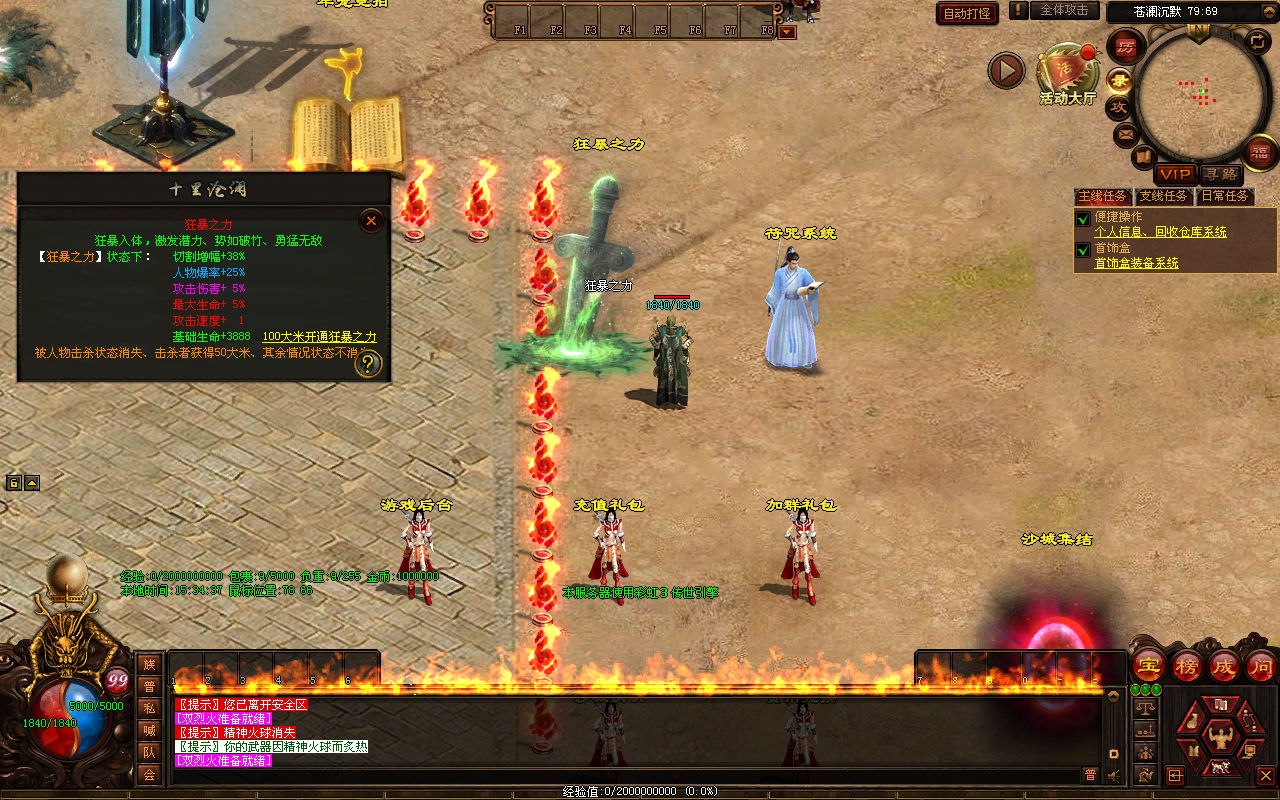This screenshot has height=800, width=1280.
Task: Switch to the 支线任务 side quest tab
Action: point(1164,196)
